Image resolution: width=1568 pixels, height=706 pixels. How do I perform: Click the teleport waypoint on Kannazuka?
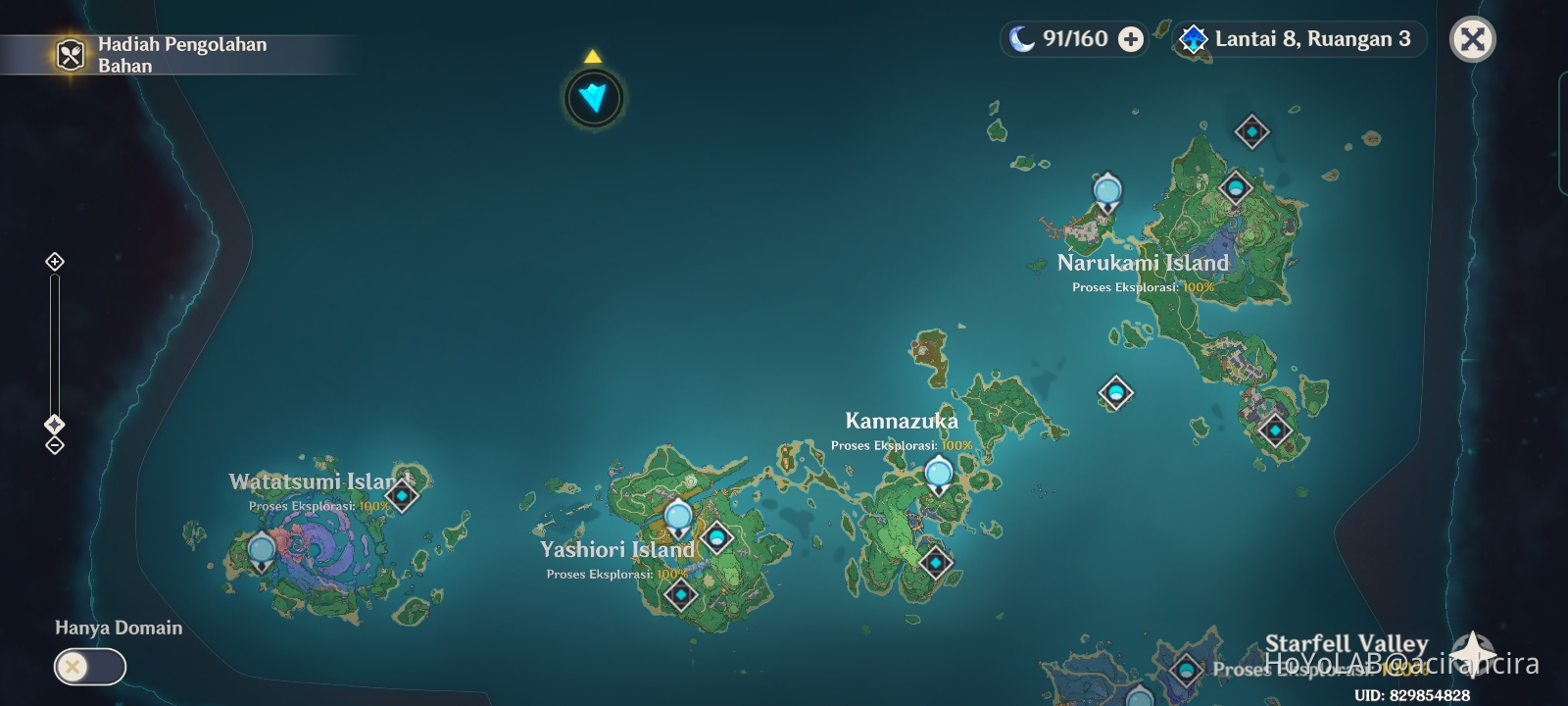coord(937,474)
